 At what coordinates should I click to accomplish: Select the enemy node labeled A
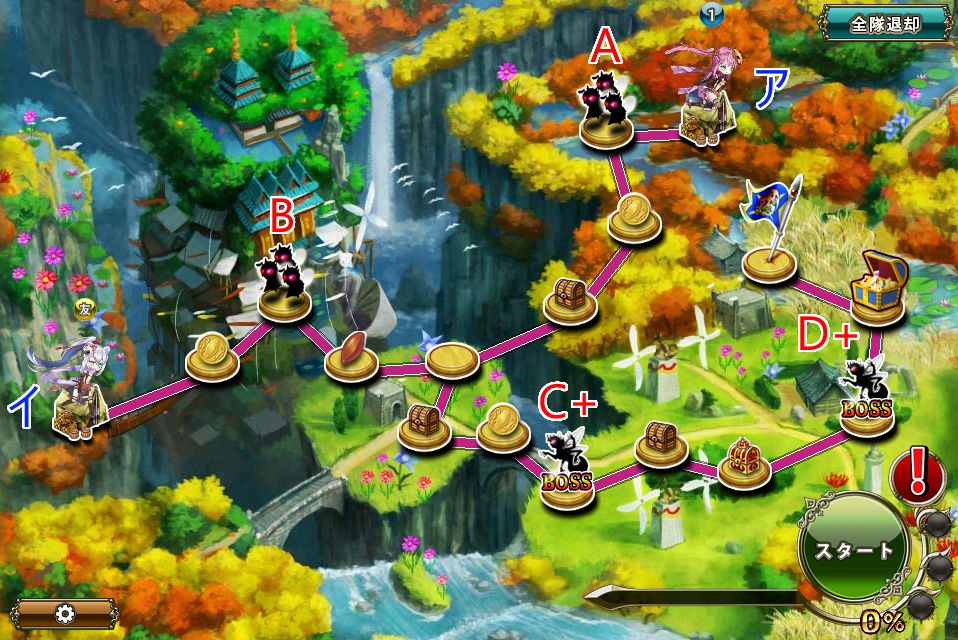607,115
